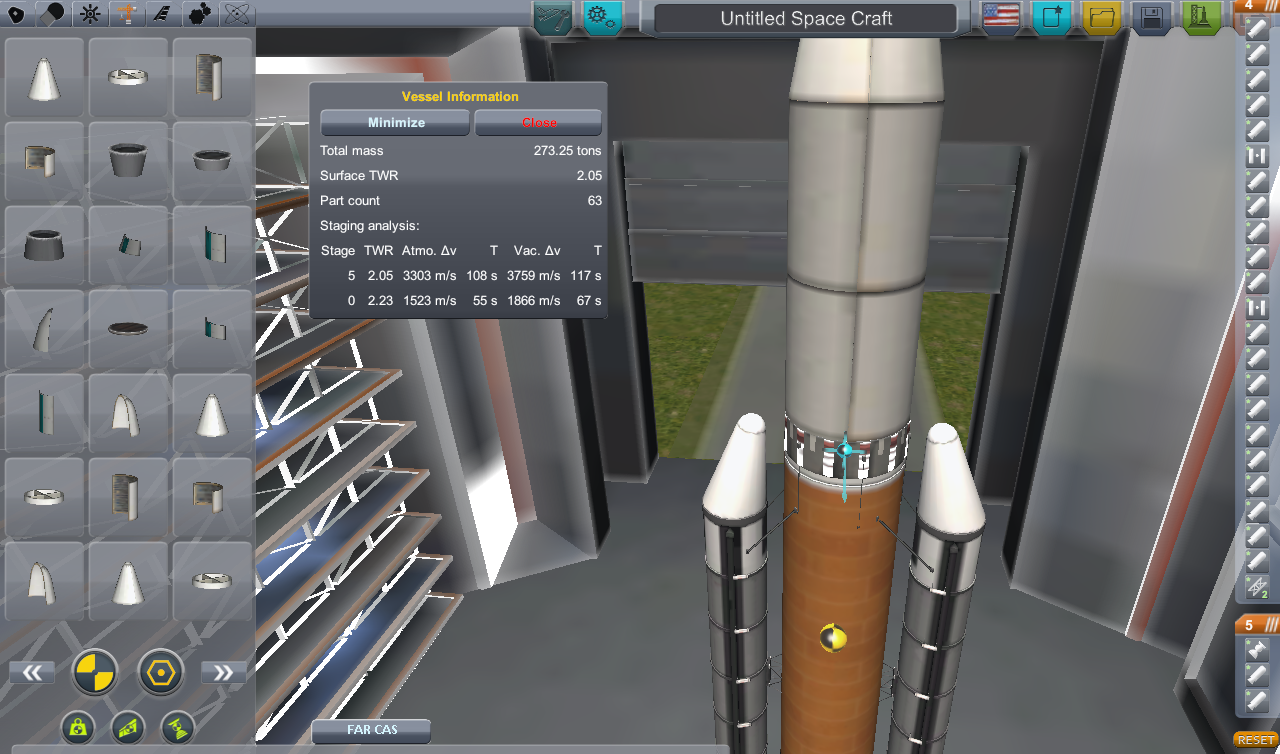
Task: Close the Vessel Information panel
Action: [x=538, y=122]
